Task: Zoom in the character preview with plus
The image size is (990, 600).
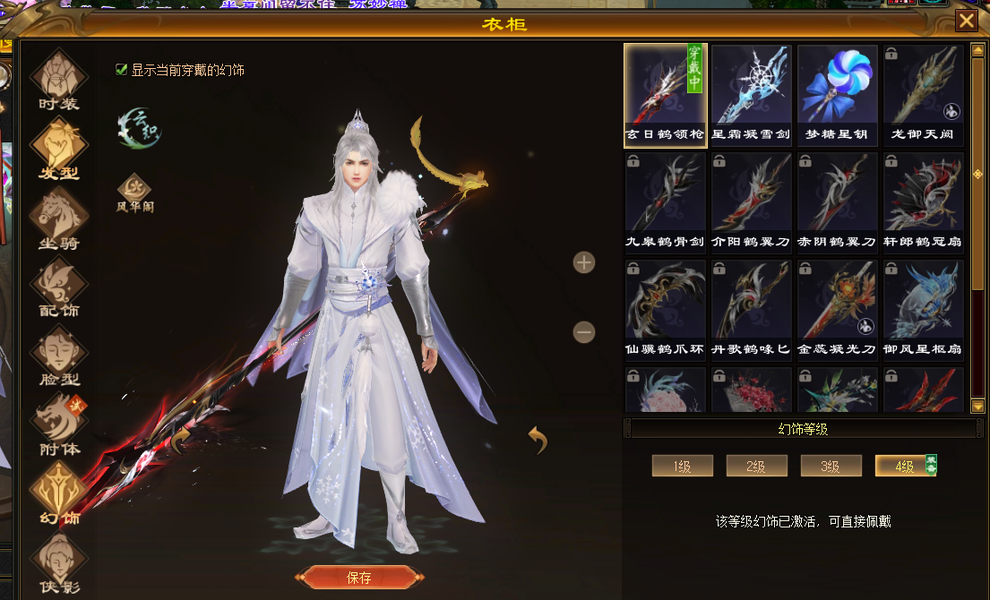Action: [584, 263]
